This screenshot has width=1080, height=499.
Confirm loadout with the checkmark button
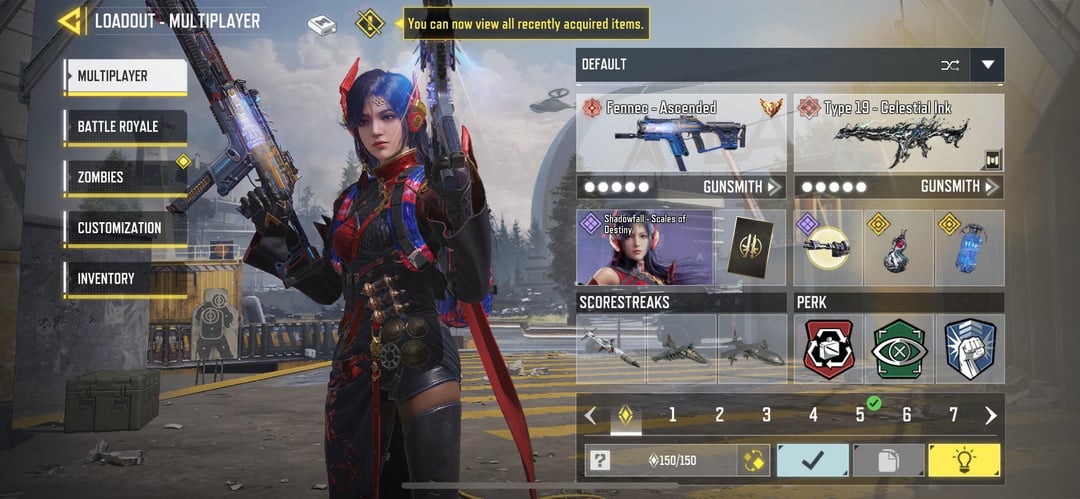click(x=812, y=460)
